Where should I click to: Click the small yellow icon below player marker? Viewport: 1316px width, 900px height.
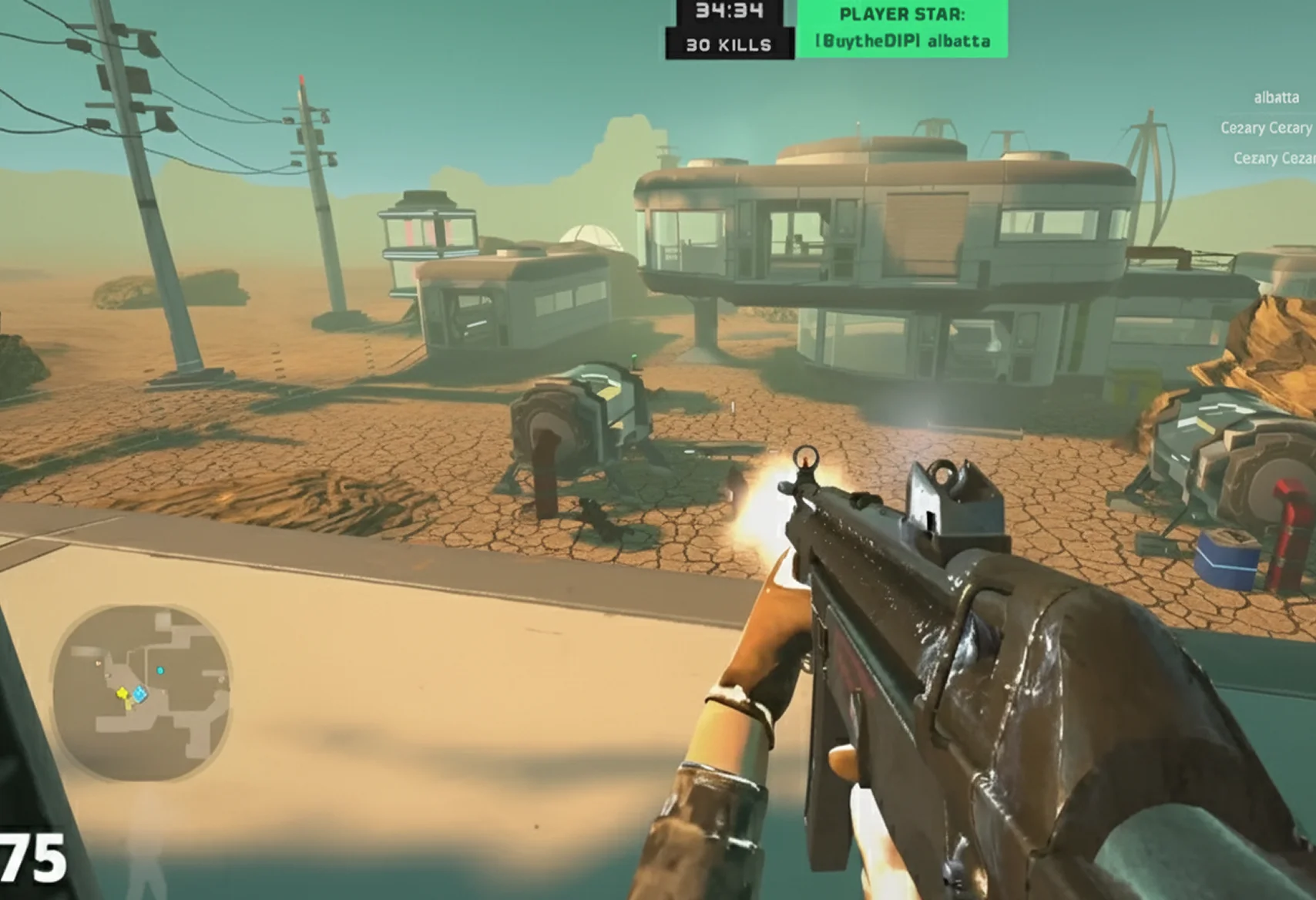[129, 707]
